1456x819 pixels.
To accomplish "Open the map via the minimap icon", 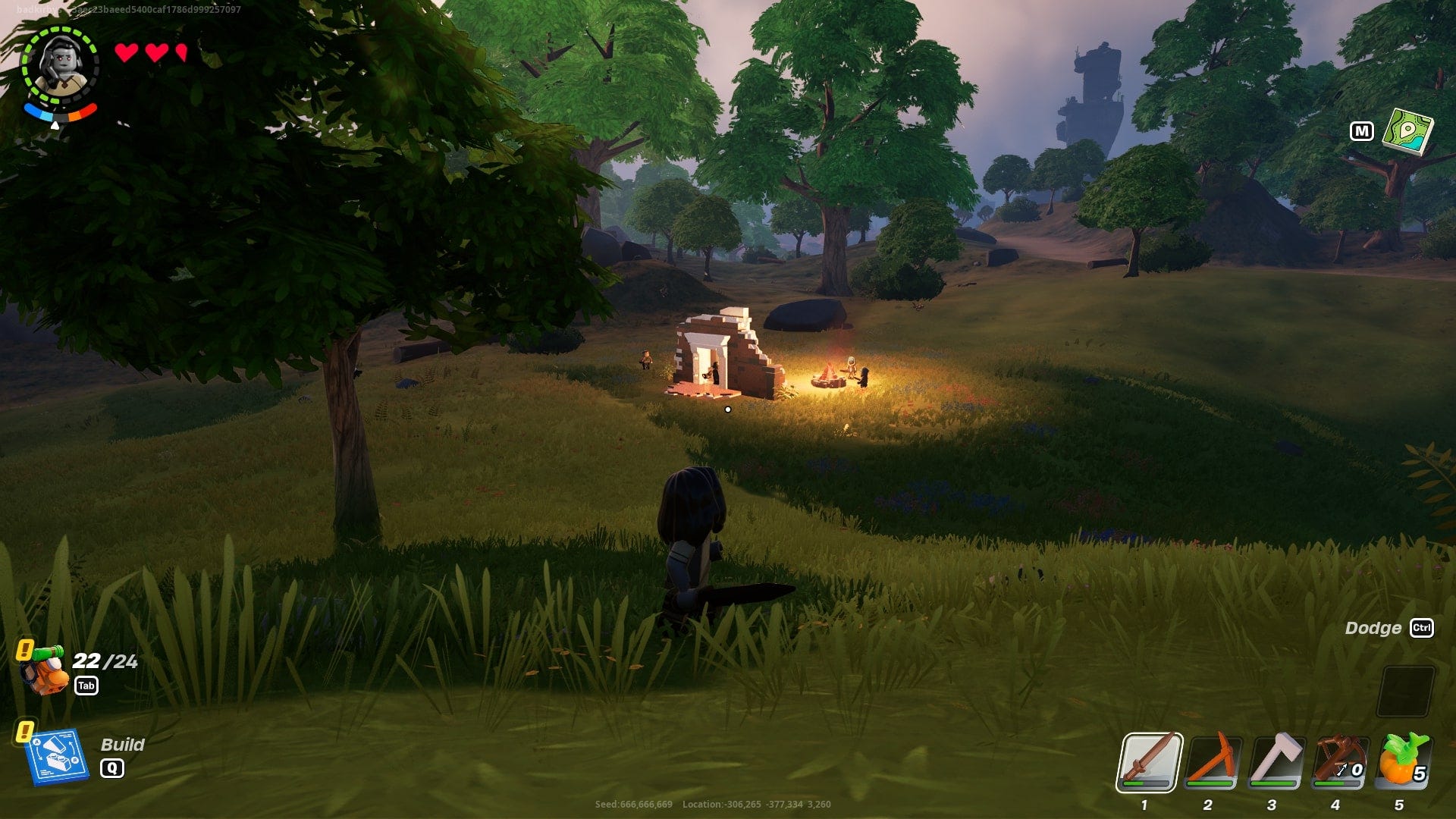I will (1409, 130).
